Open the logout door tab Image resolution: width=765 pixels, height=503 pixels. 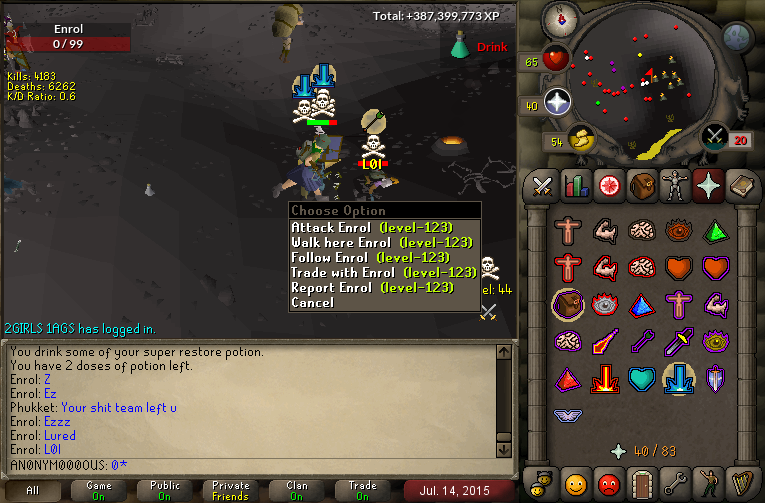(643, 484)
